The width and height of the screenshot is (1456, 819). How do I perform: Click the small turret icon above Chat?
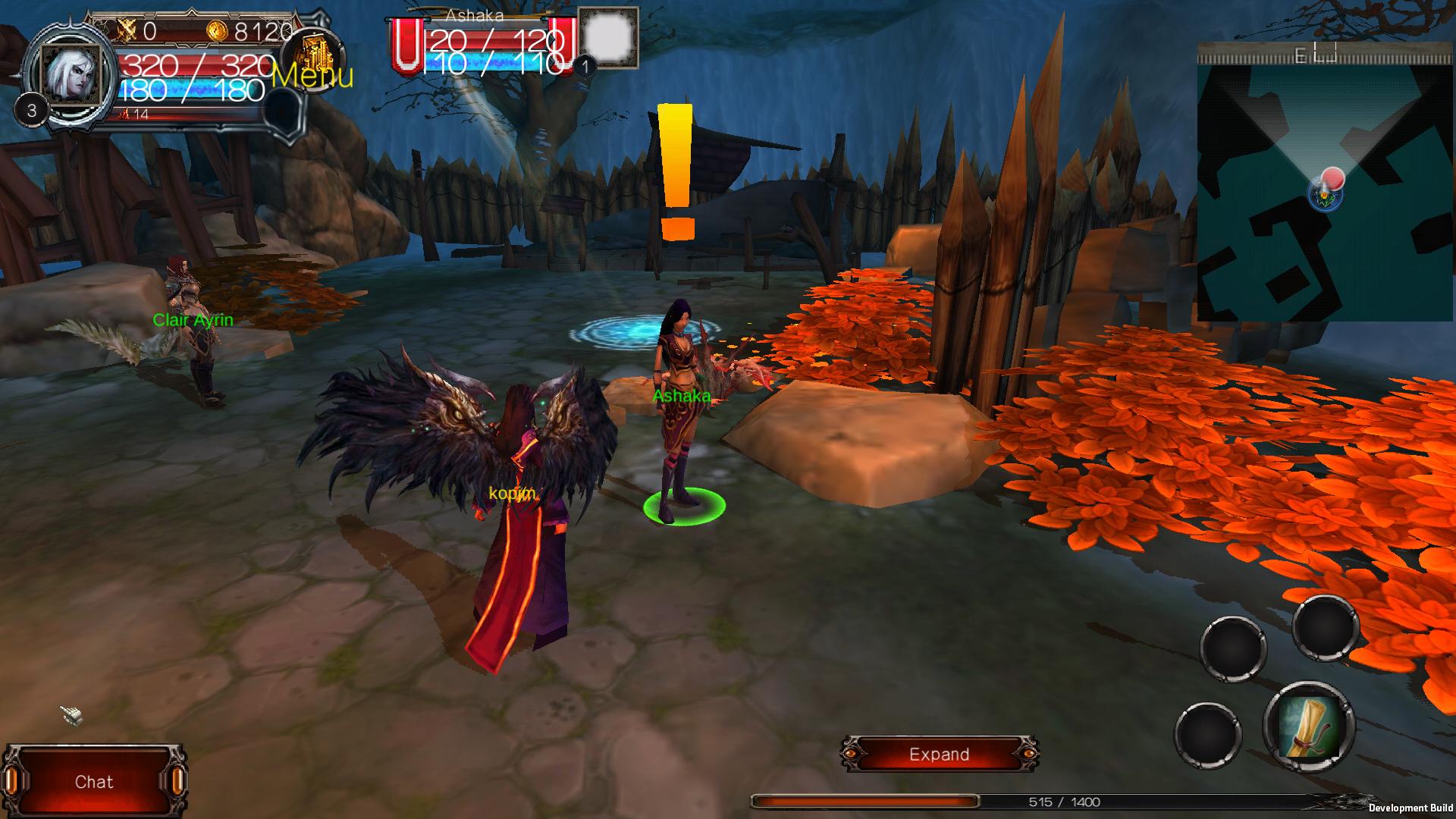pyautogui.click(x=71, y=714)
